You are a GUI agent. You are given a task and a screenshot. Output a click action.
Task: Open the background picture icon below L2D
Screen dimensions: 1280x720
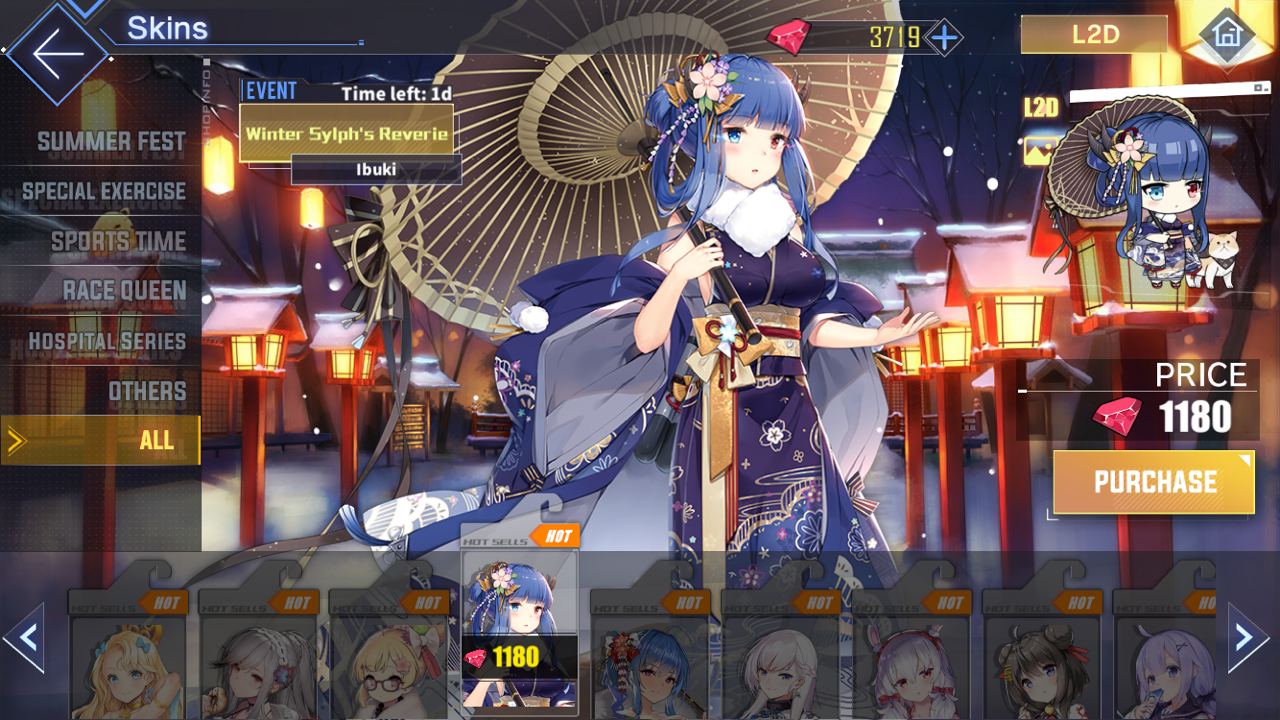pyautogui.click(x=1038, y=150)
